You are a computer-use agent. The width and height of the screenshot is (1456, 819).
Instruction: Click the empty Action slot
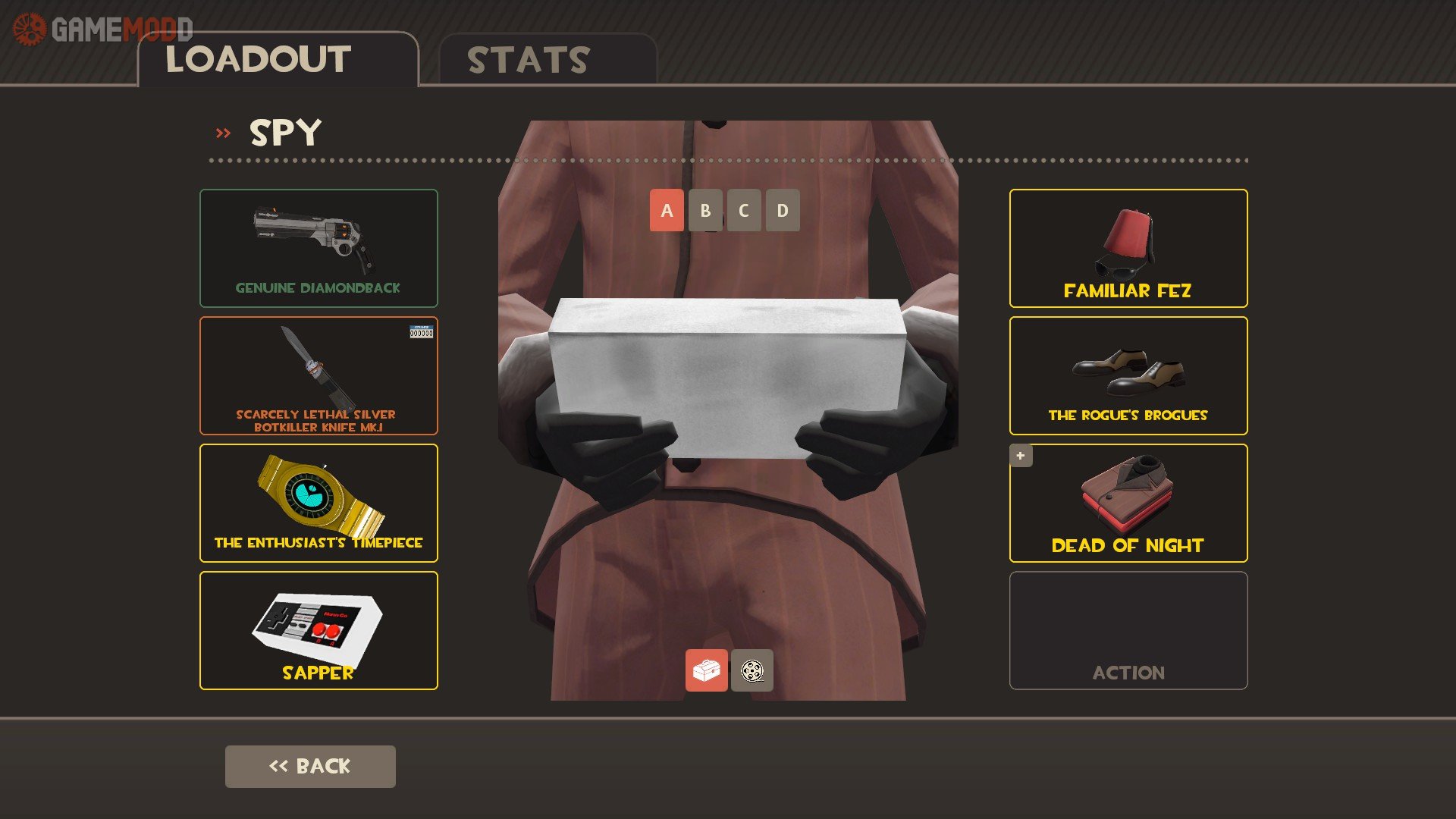1128,630
